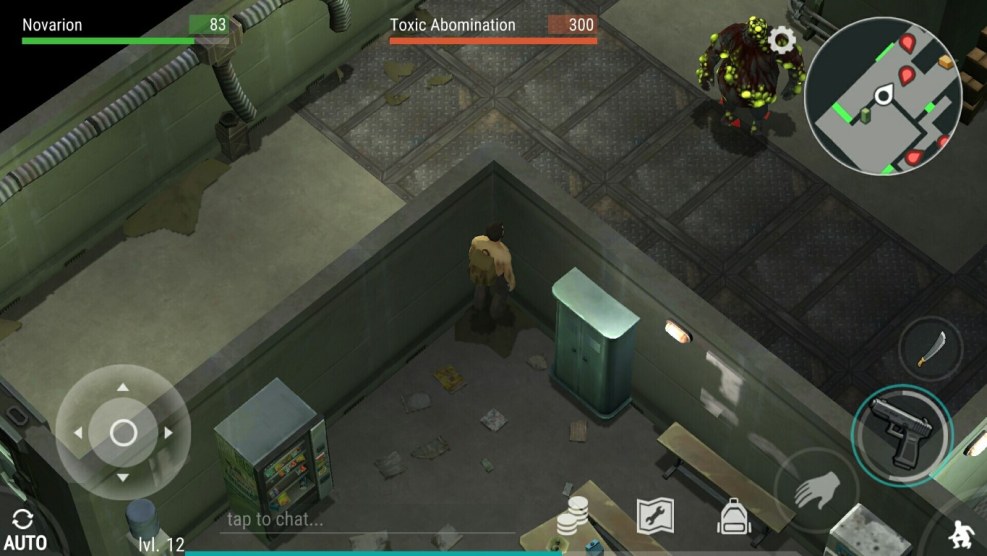Open the settings gear icon
987x556 pixels.
(x=782, y=40)
